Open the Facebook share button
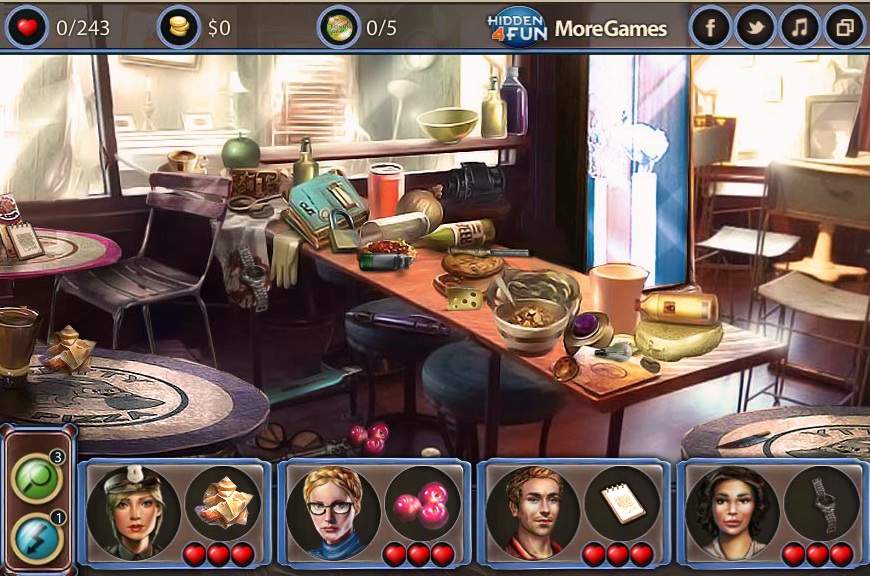870x576 pixels. [711, 28]
